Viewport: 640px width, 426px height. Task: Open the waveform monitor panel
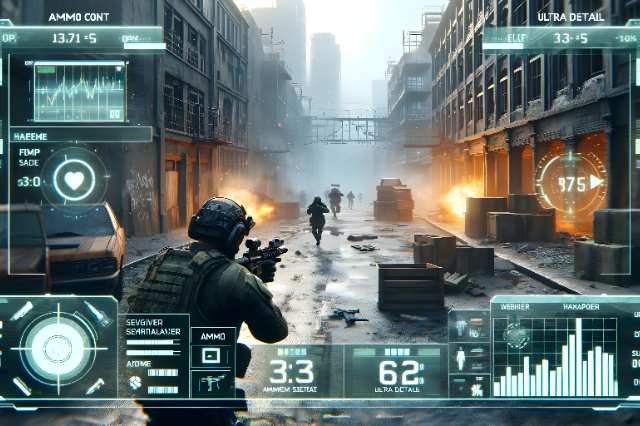pyautogui.click(x=80, y=92)
